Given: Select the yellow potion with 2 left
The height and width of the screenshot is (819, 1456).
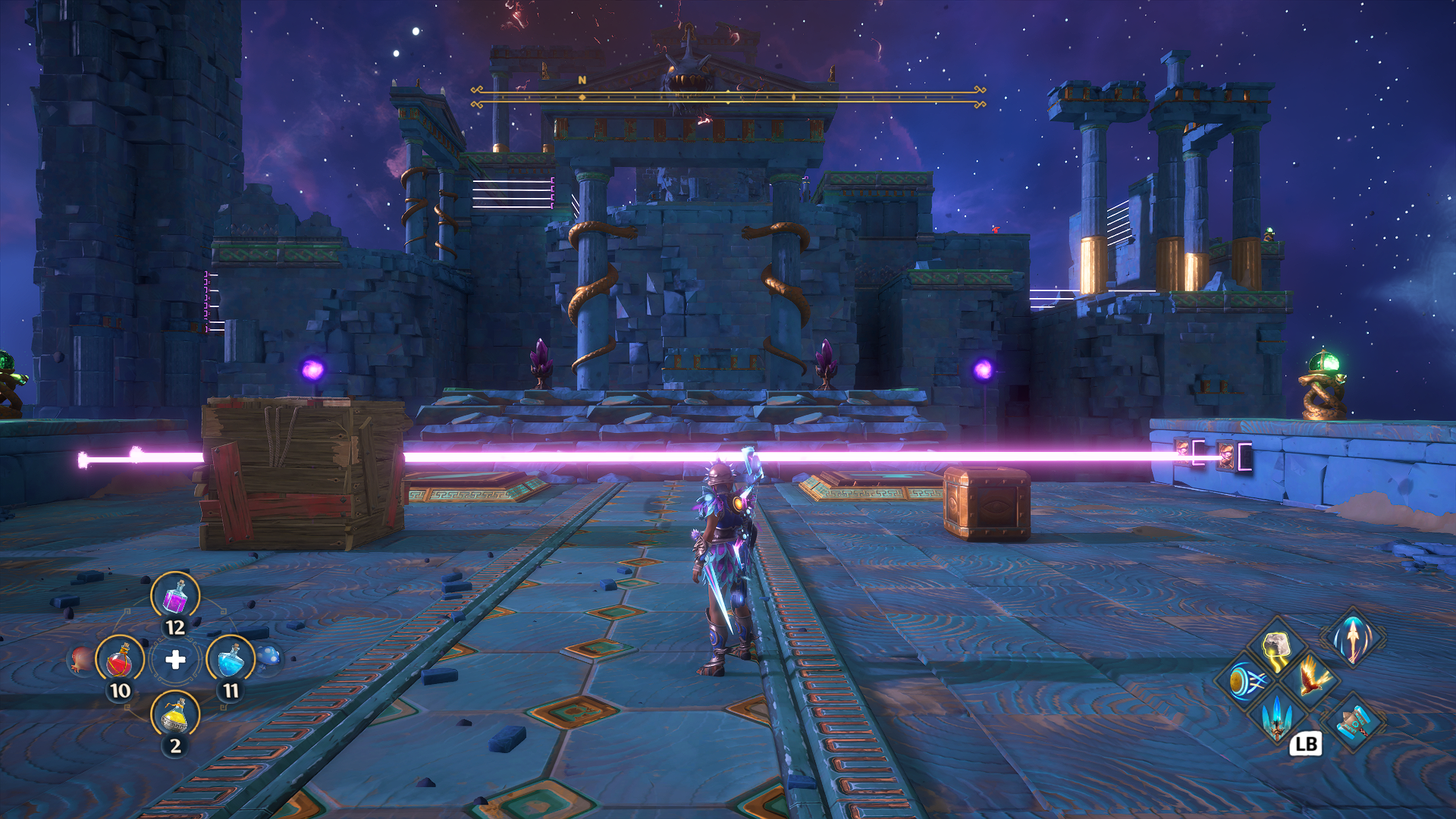Looking at the screenshot, I should coord(175,714).
